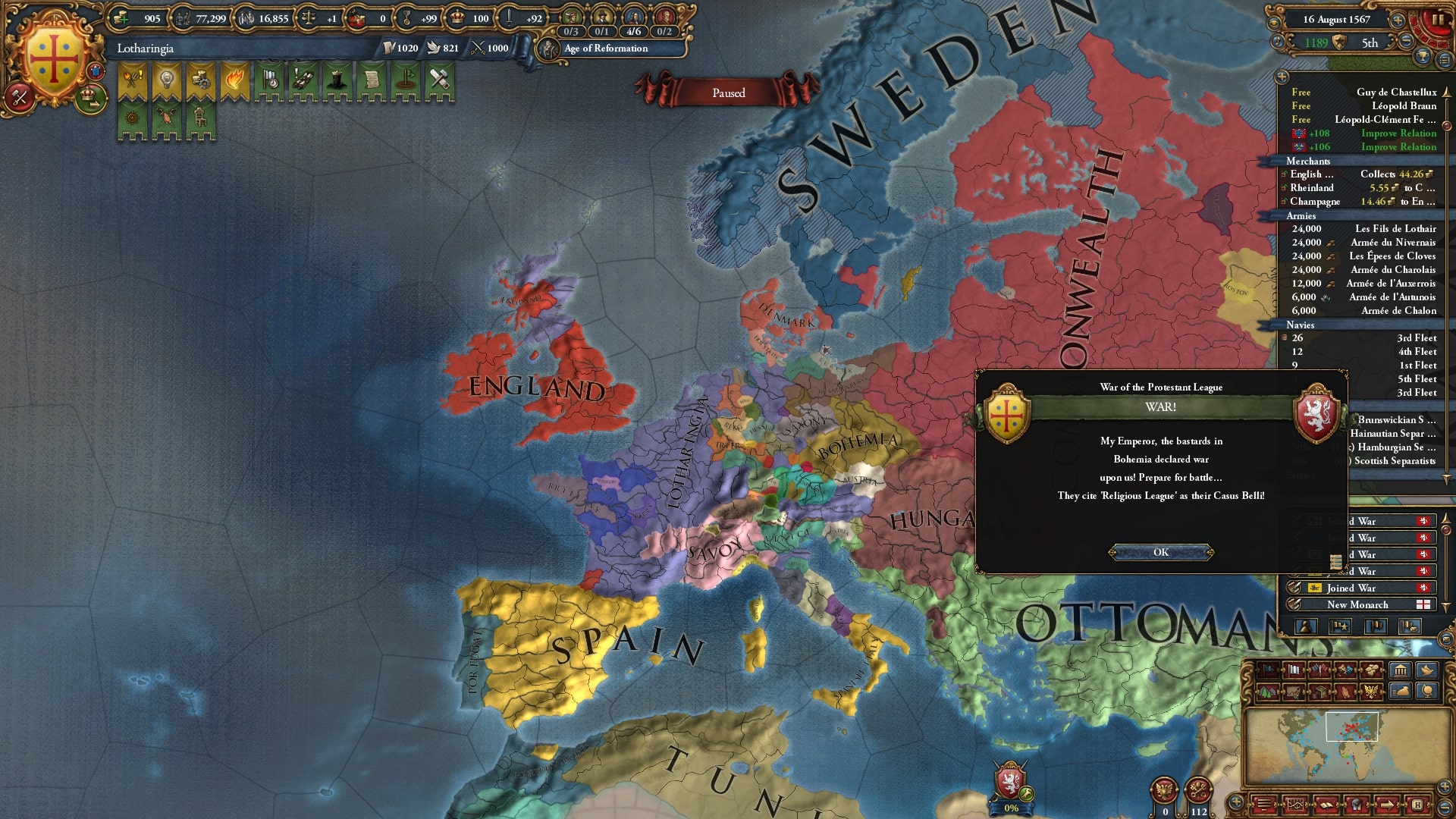Increase game speed with the plus button beside the date

1398,20
